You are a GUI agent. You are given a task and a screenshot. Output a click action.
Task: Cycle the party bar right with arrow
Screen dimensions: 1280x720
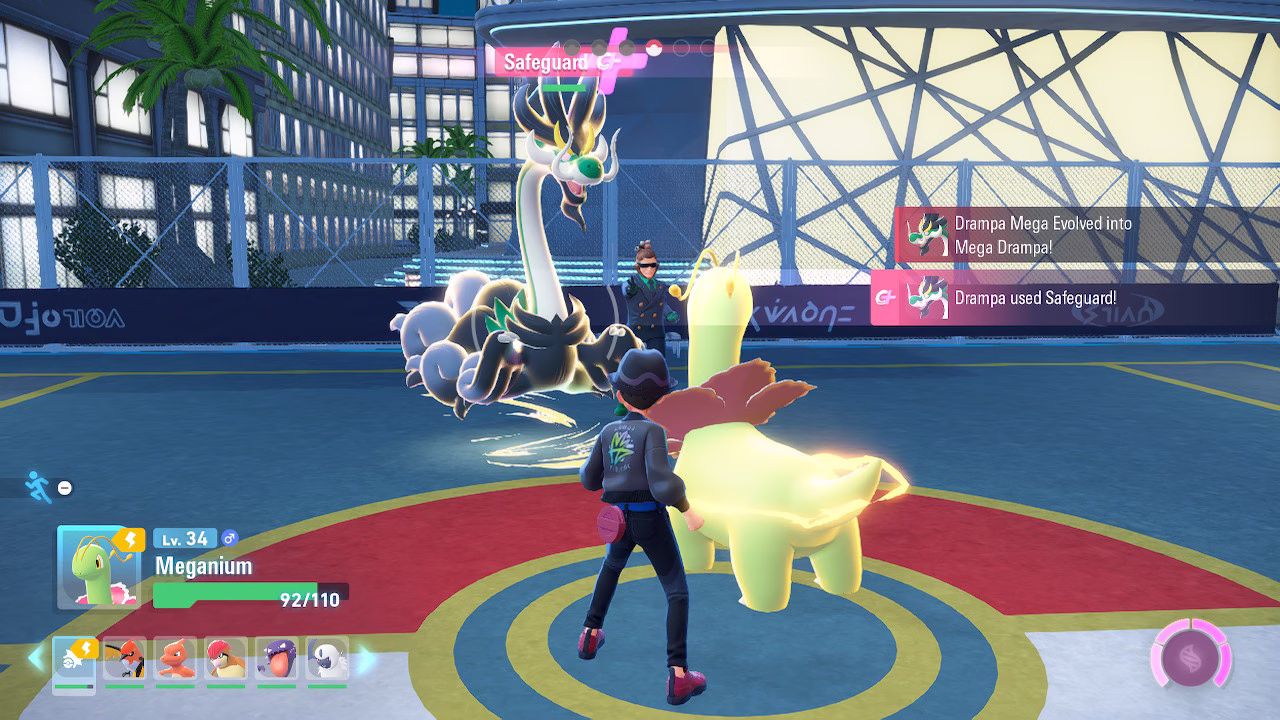tap(365, 659)
